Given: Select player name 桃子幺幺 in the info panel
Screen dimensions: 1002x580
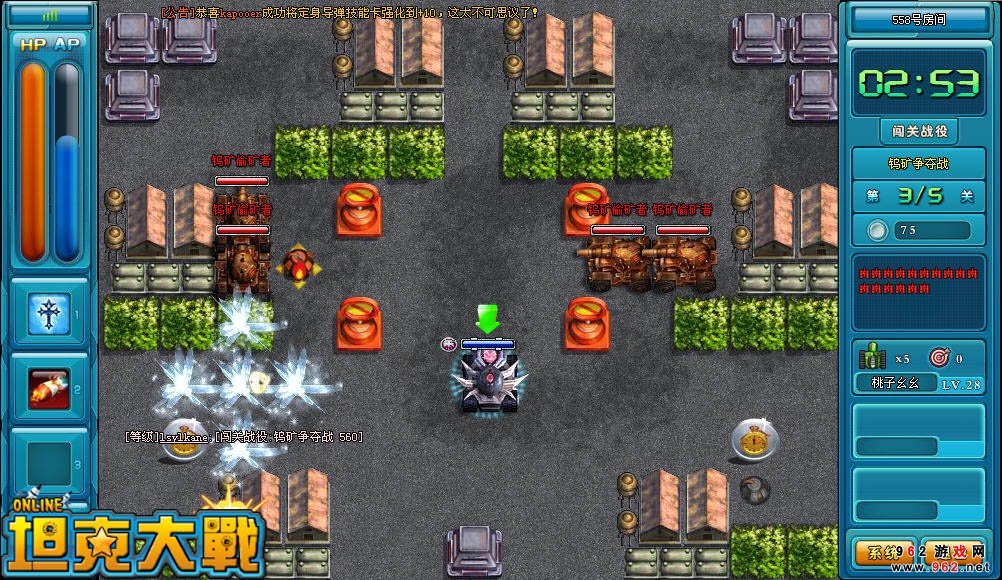Looking at the screenshot, I should tap(896, 383).
